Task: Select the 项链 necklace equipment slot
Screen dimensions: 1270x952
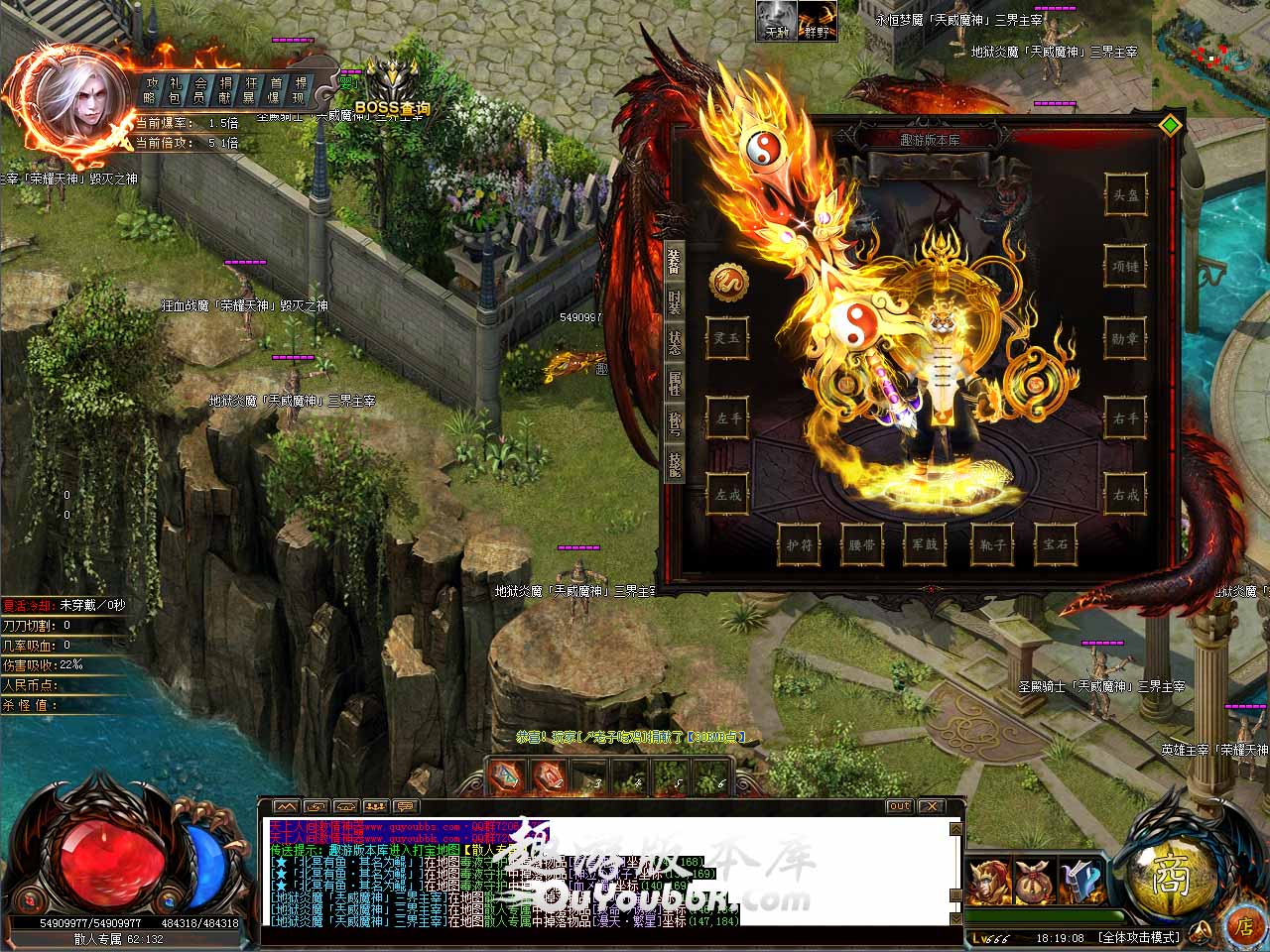Action: coord(1125,266)
